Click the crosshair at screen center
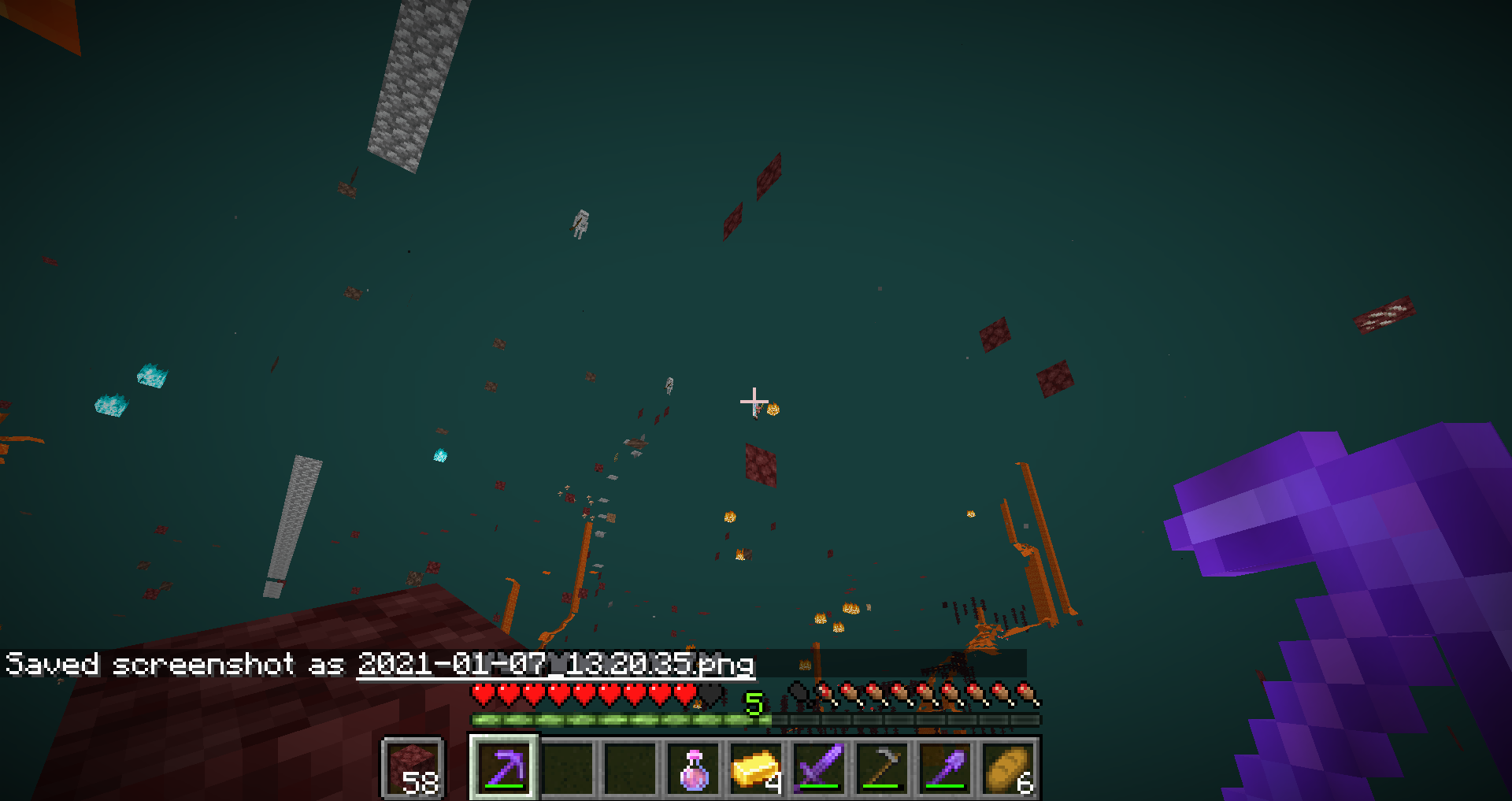The image size is (1512, 801). pyautogui.click(x=754, y=402)
